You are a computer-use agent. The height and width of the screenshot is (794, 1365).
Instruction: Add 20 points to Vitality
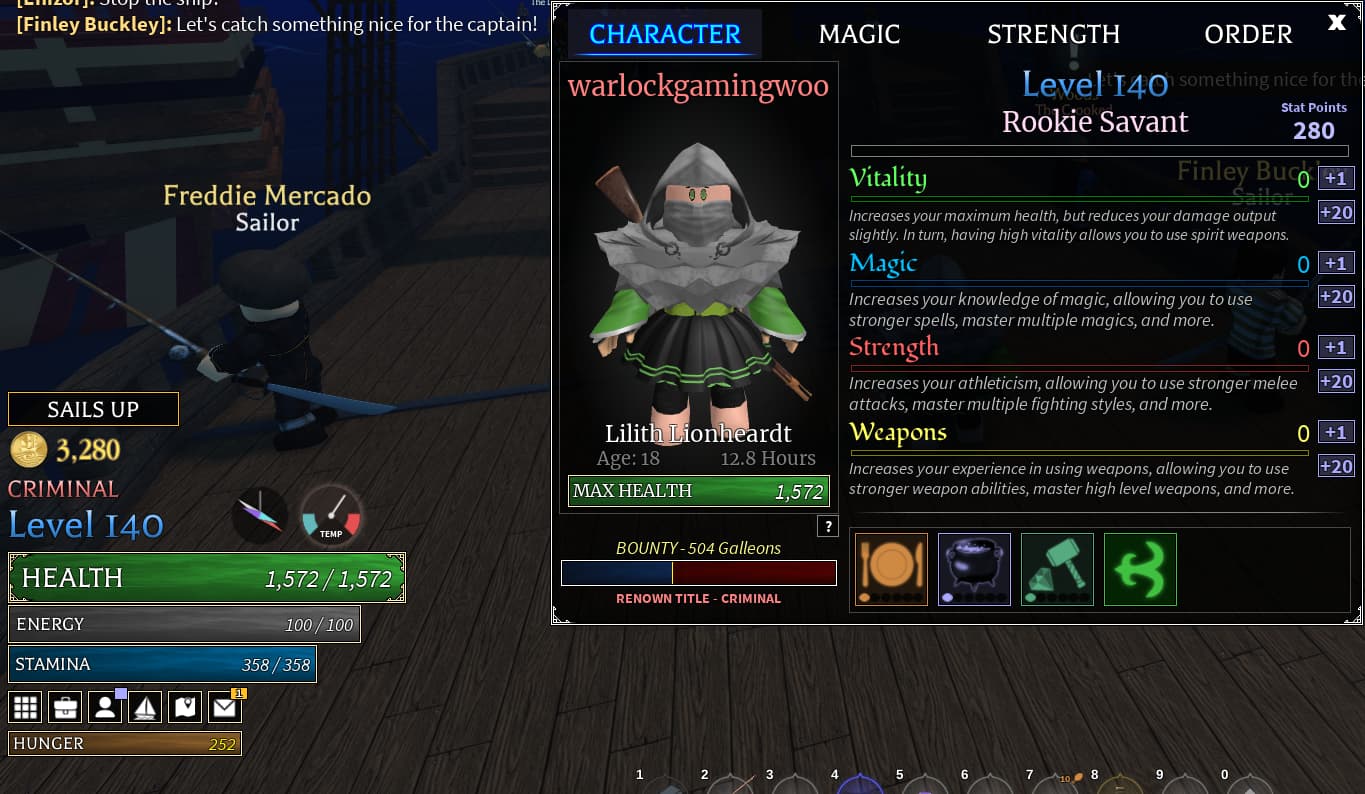[x=1335, y=212]
